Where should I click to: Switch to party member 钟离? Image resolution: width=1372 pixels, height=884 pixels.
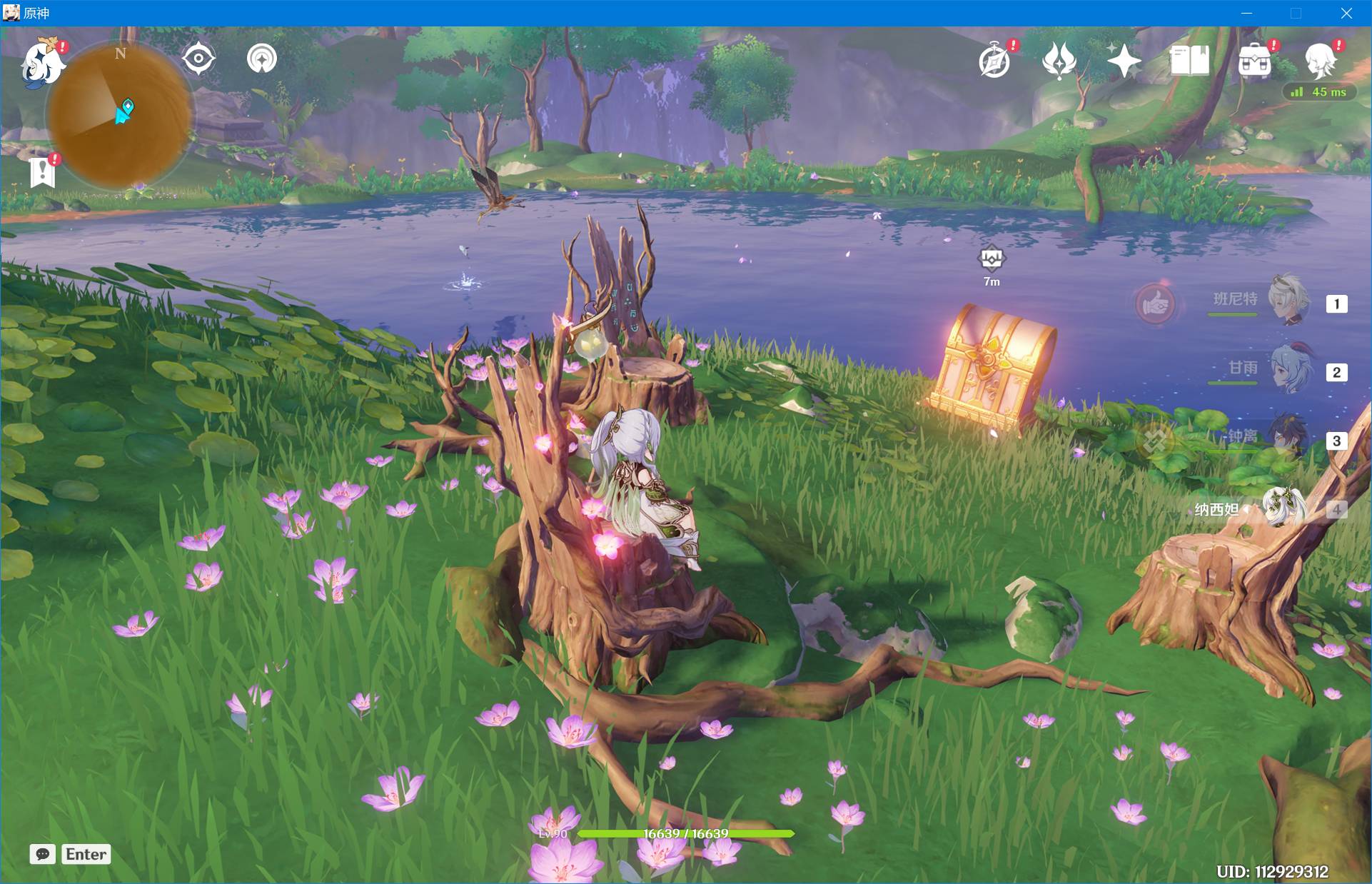(1288, 437)
